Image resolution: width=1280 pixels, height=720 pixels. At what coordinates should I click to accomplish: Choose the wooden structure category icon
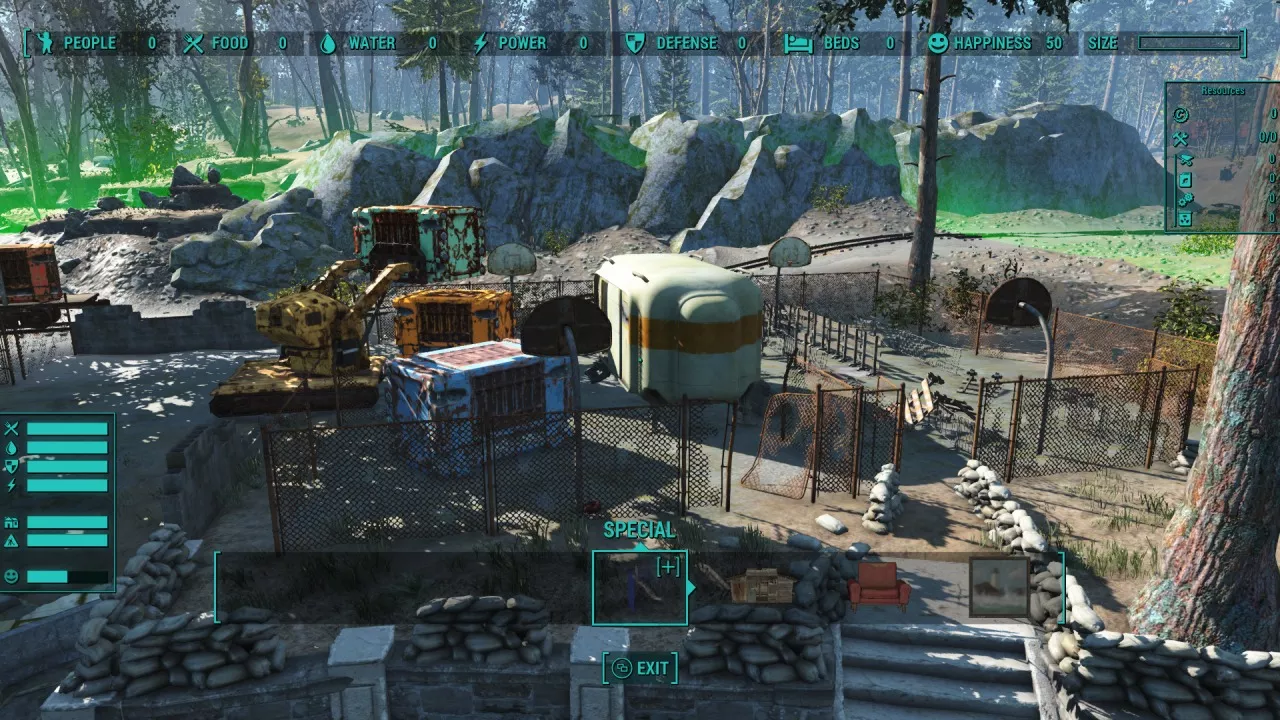click(761, 586)
